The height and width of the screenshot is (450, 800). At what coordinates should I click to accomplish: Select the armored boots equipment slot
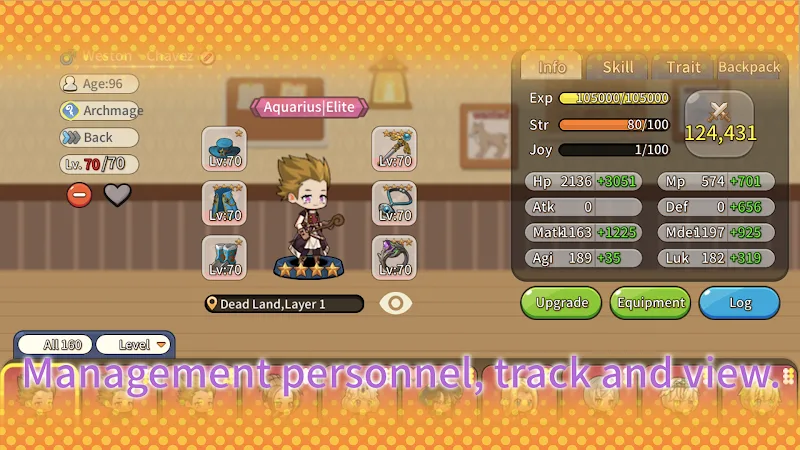tap(224, 256)
